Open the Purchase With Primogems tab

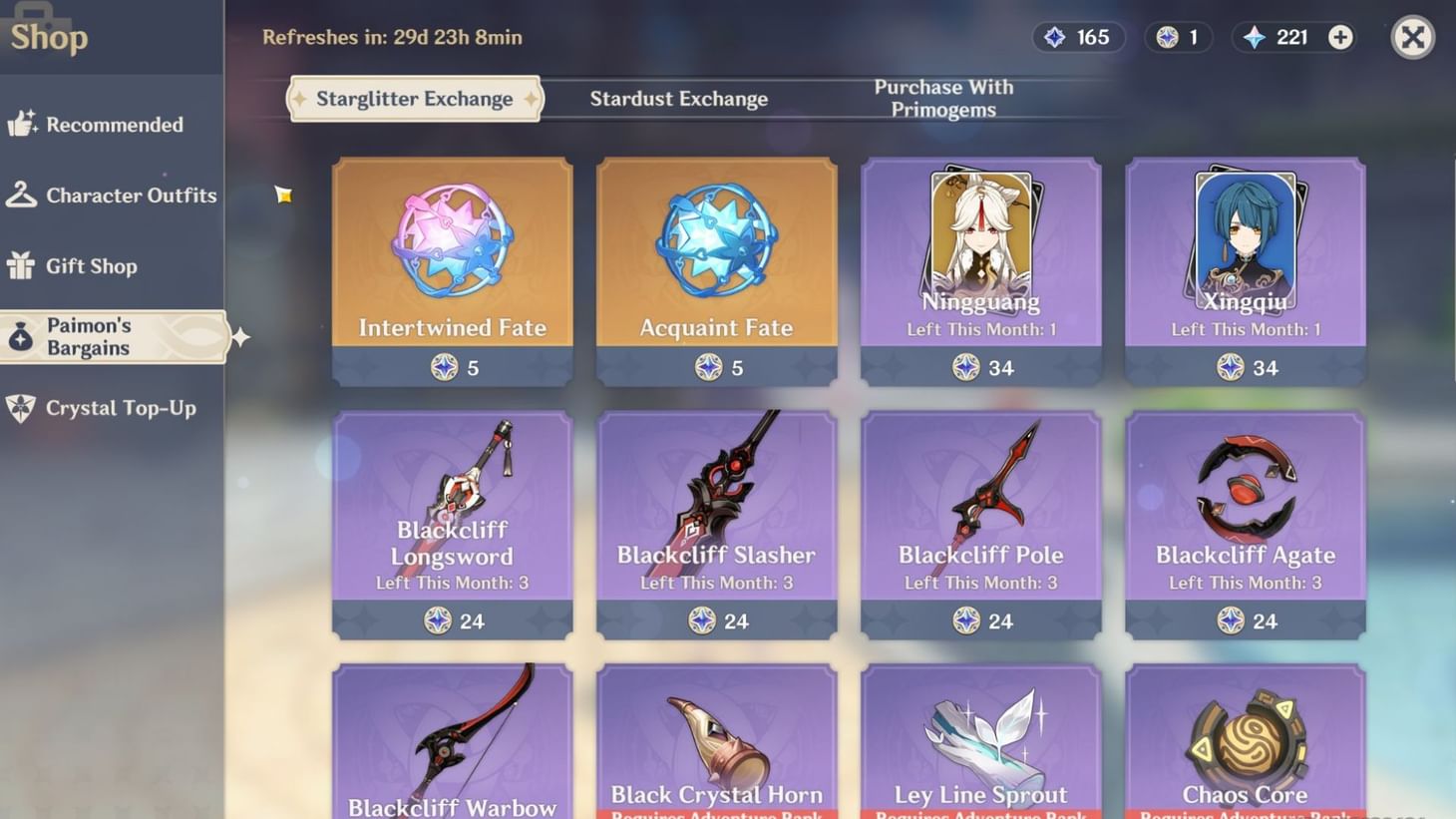click(x=941, y=98)
